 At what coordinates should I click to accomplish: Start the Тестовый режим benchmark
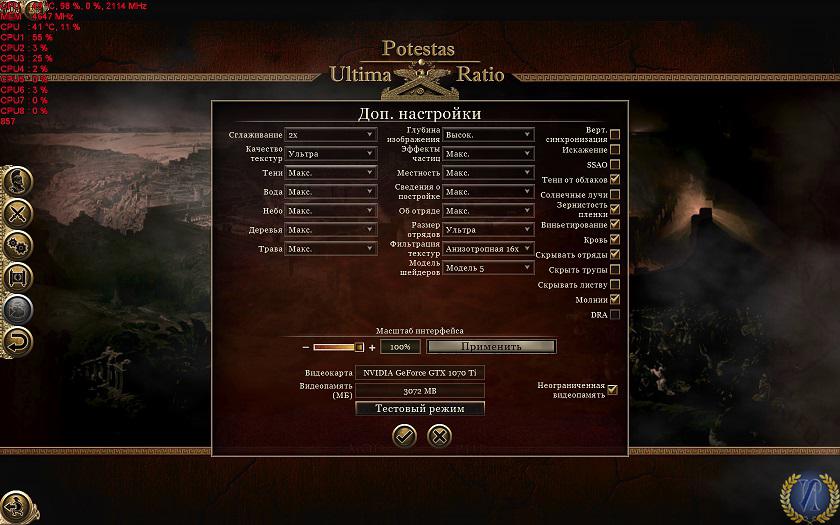click(x=420, y=408)
